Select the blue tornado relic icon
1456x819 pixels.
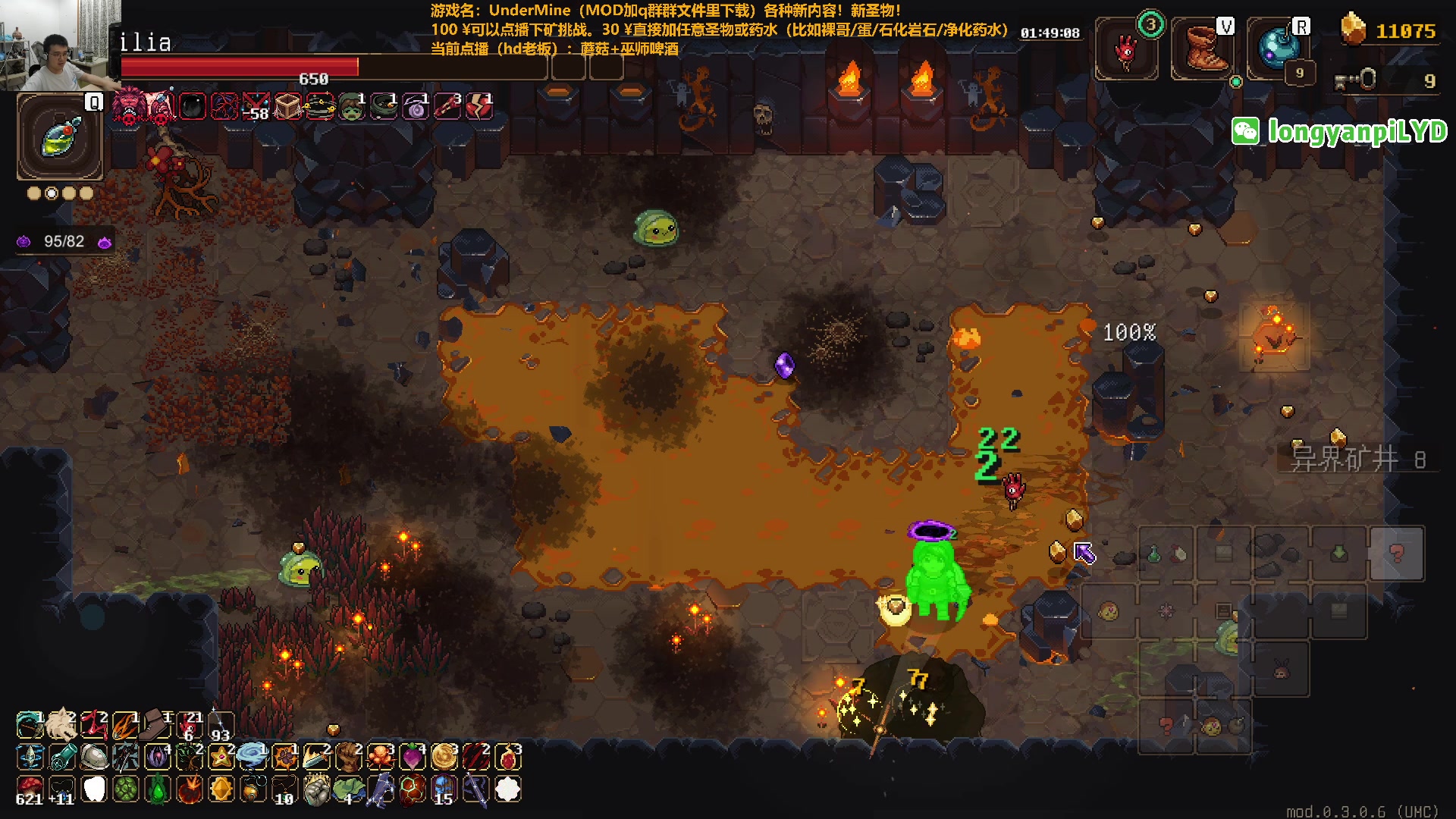[252, 756]
